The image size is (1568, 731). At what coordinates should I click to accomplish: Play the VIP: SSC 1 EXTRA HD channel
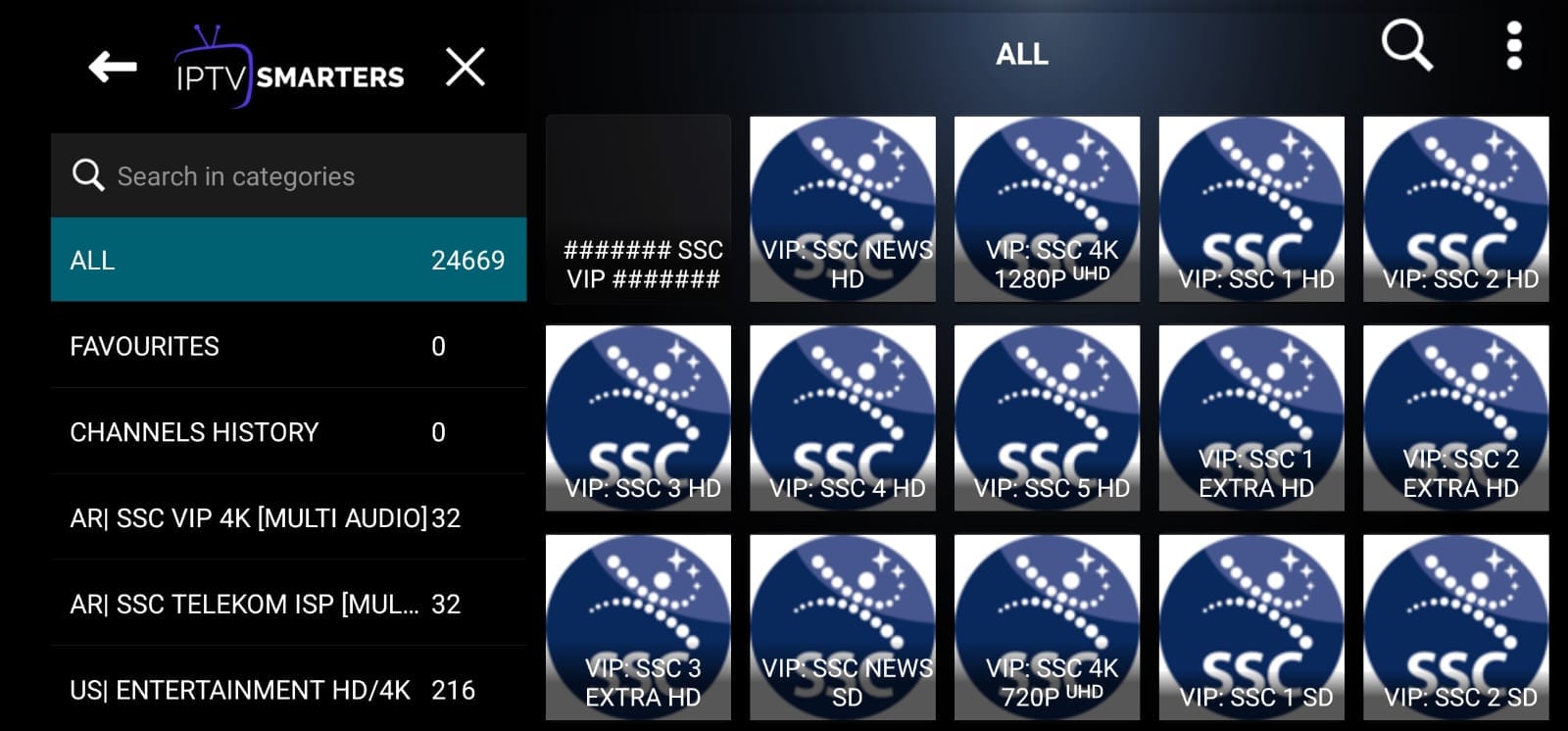[x=1251, y=417]
